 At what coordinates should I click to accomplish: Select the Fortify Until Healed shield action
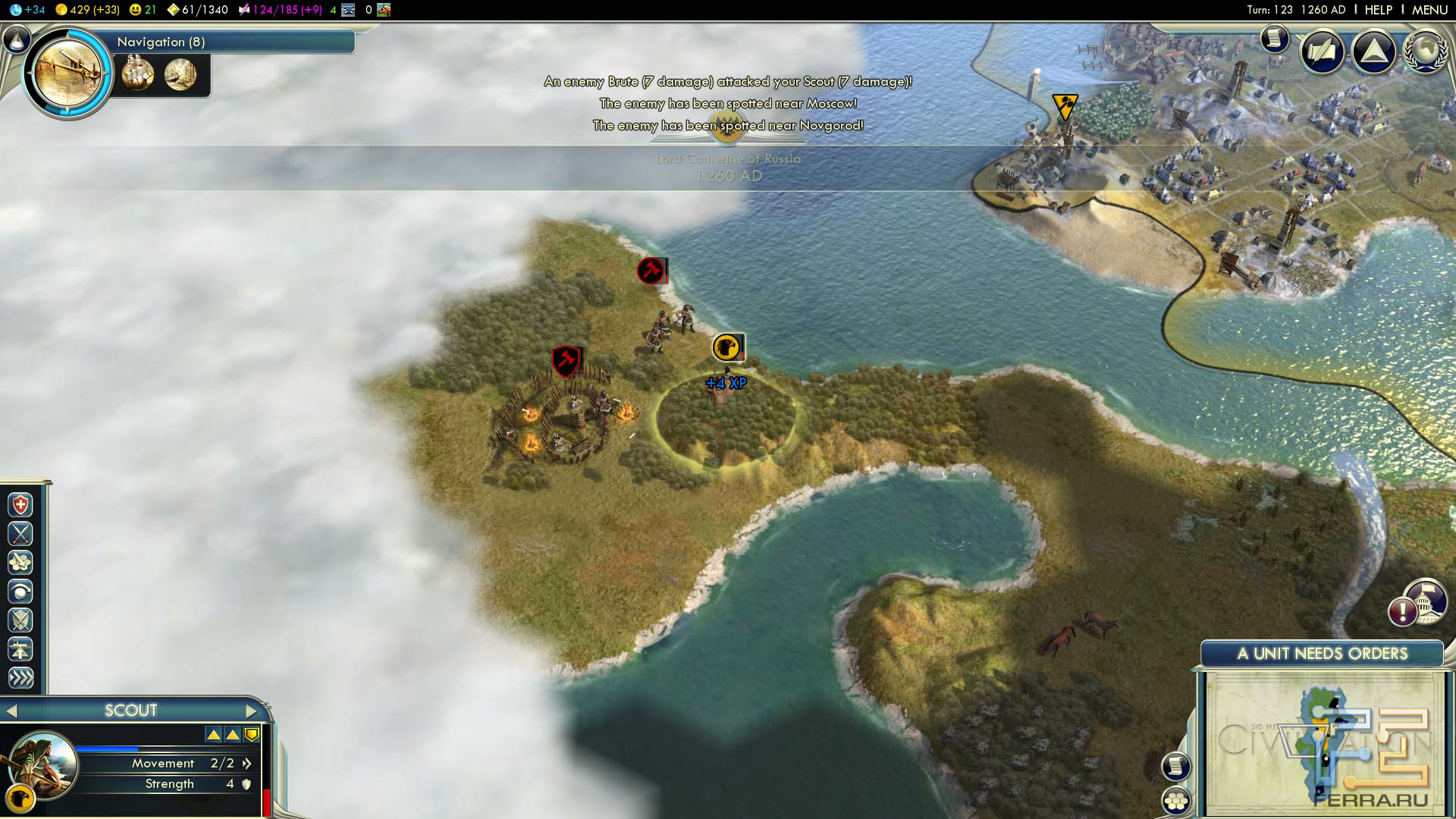[20, 505]
